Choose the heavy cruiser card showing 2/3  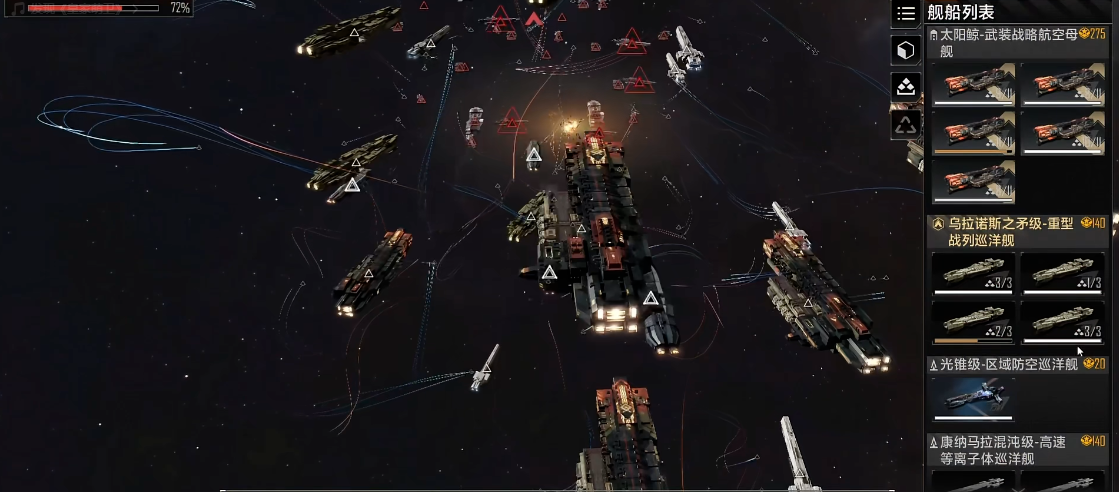[973, 323]
